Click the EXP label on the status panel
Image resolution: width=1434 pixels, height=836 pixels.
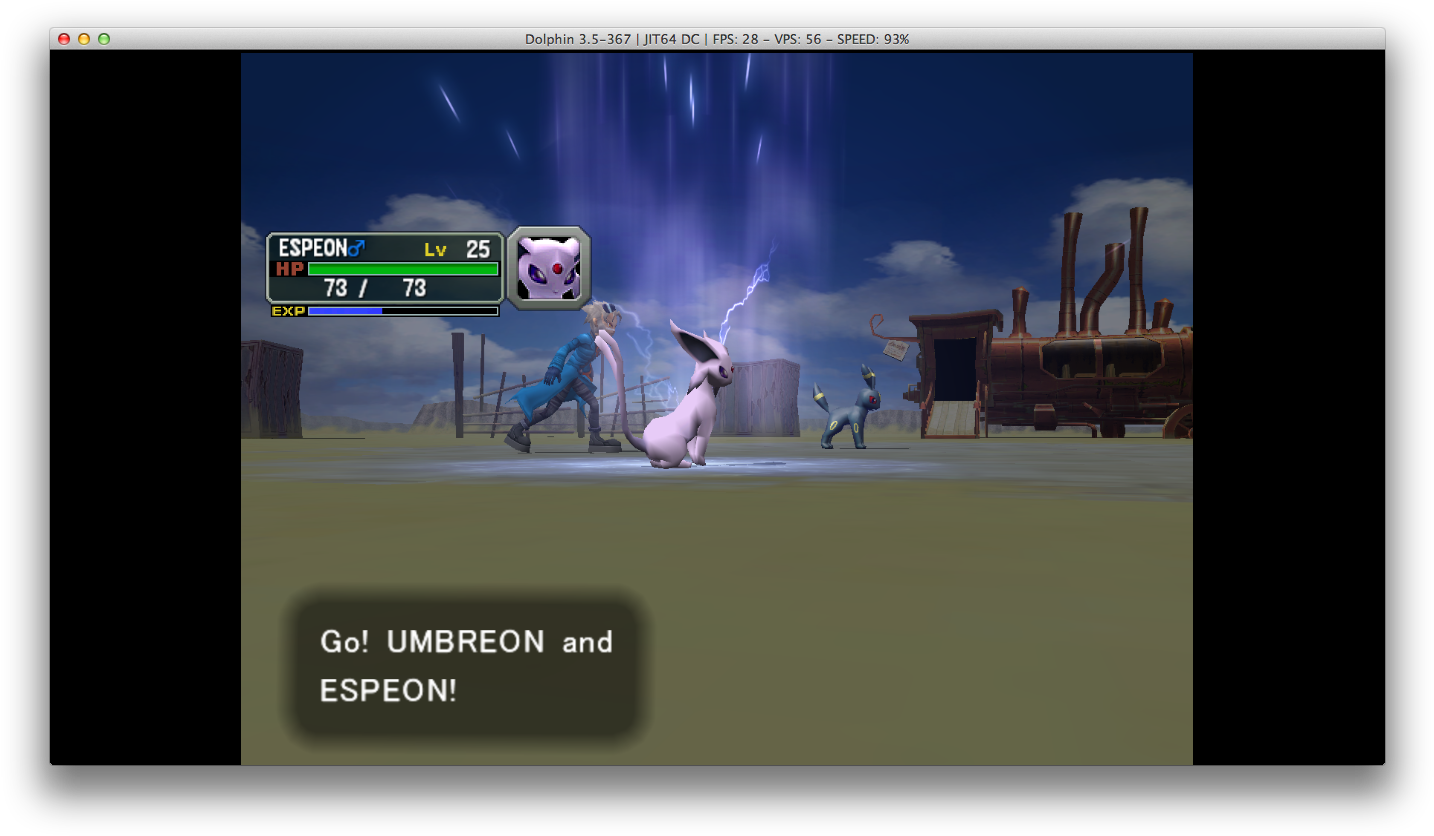[290, 311]
